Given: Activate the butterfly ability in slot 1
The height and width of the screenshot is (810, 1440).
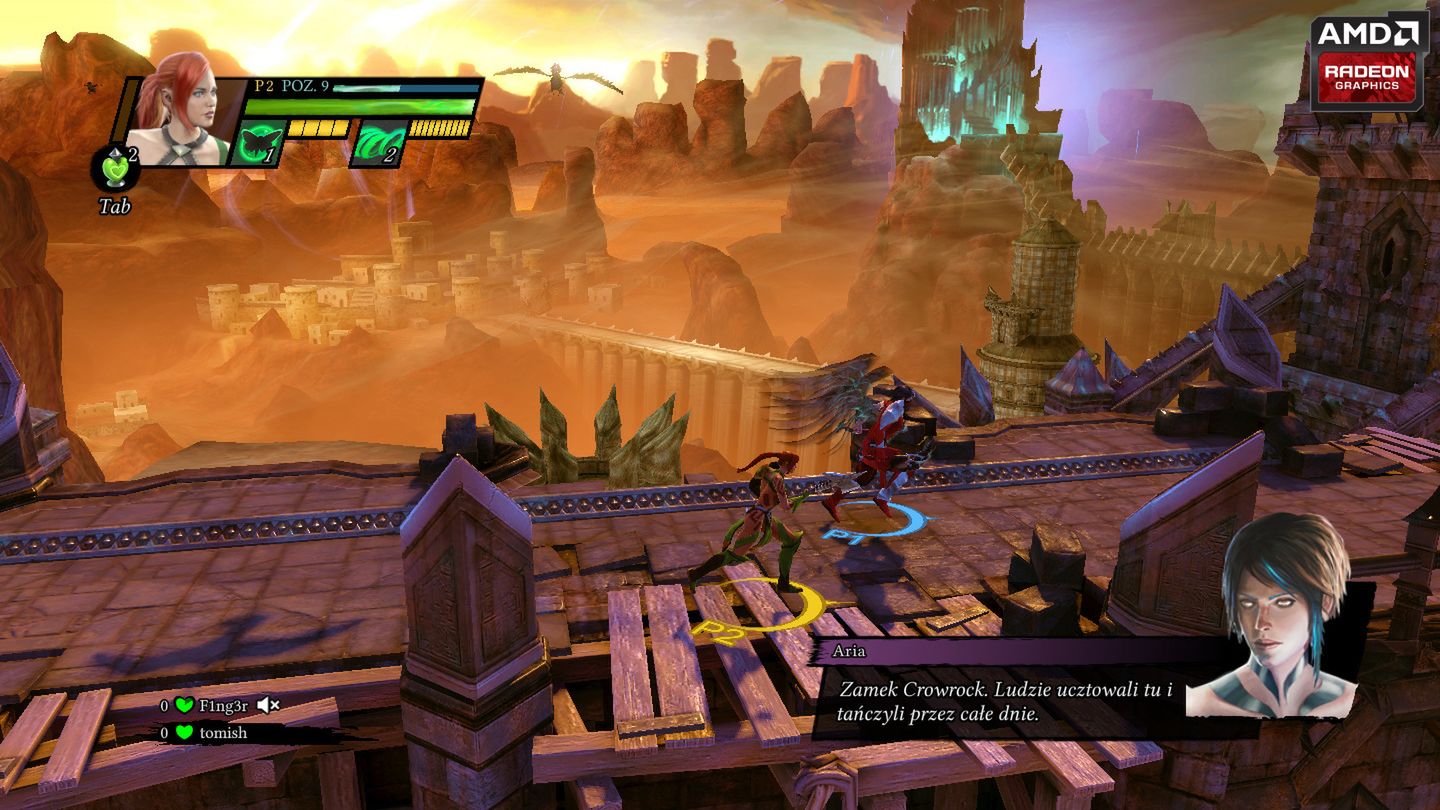Looking at the screenshot, I should point(255,143).
